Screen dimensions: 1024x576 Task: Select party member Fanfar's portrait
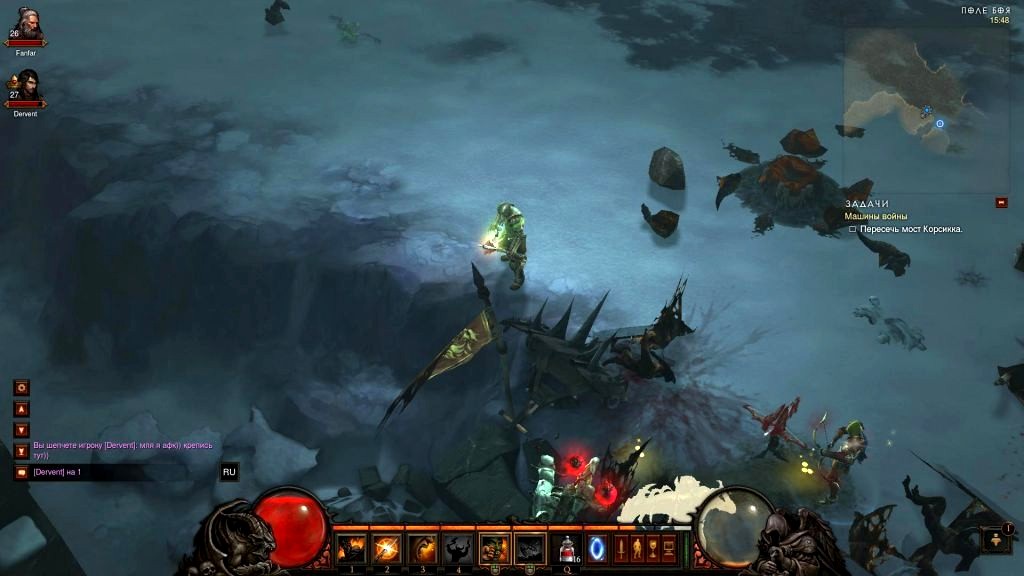[26, 26]
